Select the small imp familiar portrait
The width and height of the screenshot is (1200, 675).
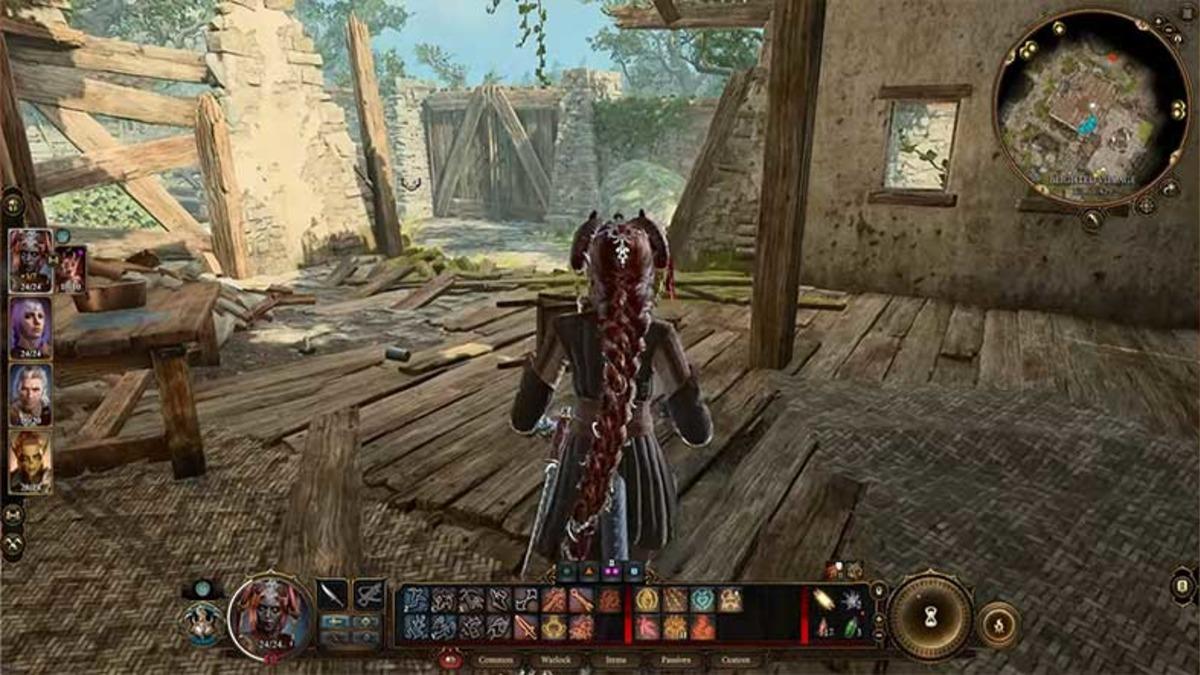click(70, 267)
